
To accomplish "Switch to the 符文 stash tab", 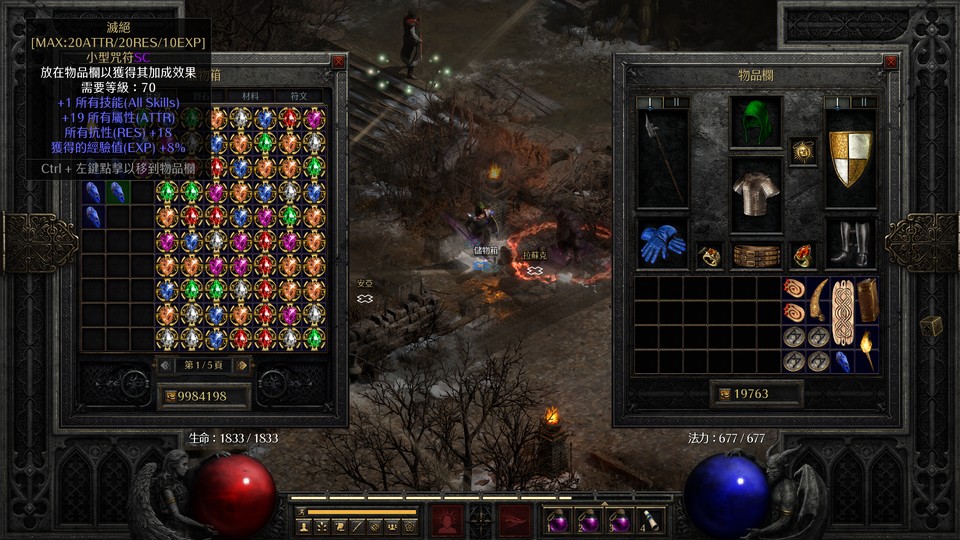I will [298, 97].
